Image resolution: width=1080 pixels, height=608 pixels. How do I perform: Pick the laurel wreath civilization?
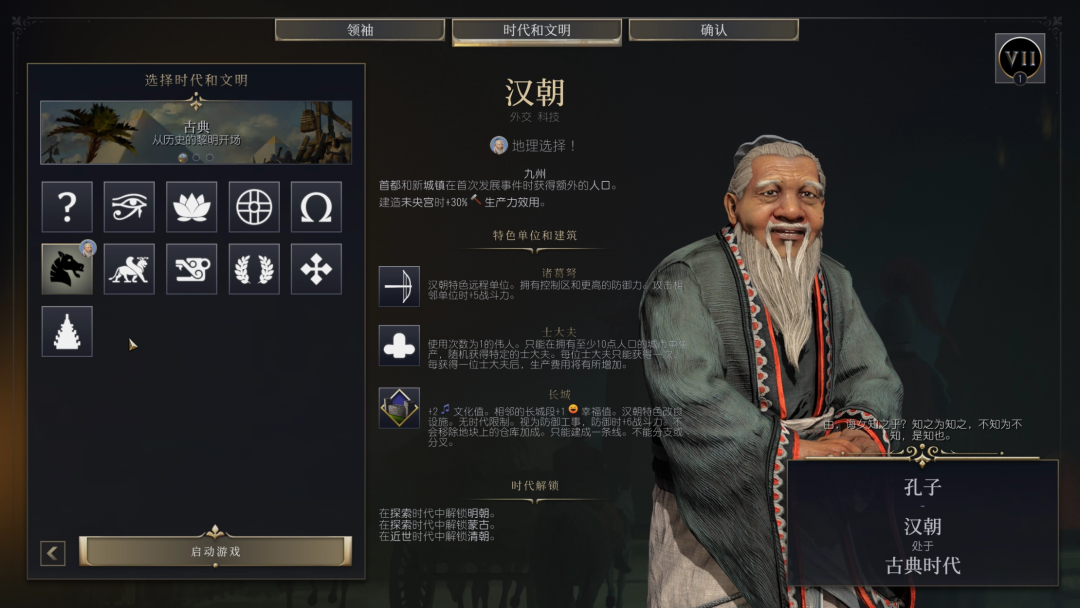point(254,269)
